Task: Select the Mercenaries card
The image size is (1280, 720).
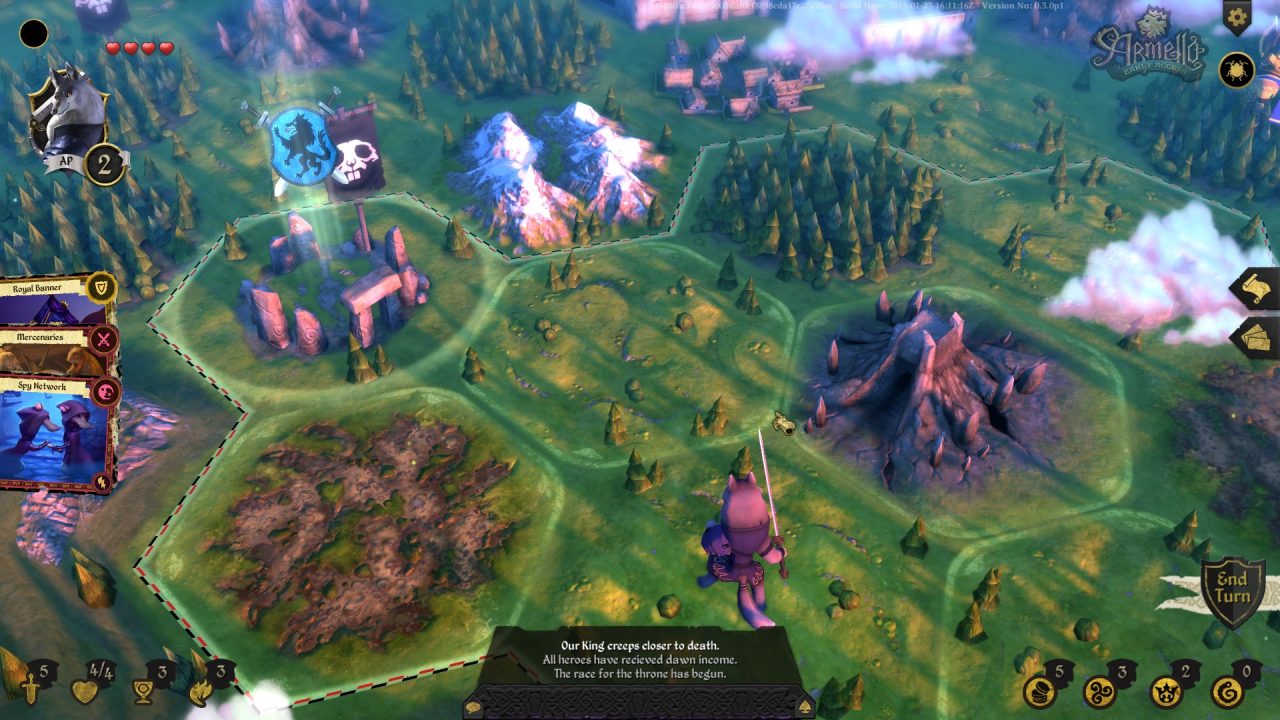Action: 40,340
